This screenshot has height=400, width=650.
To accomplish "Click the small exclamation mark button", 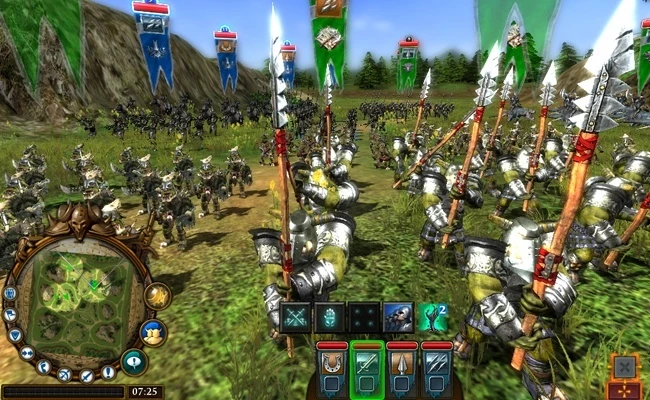I will point(108,371).
